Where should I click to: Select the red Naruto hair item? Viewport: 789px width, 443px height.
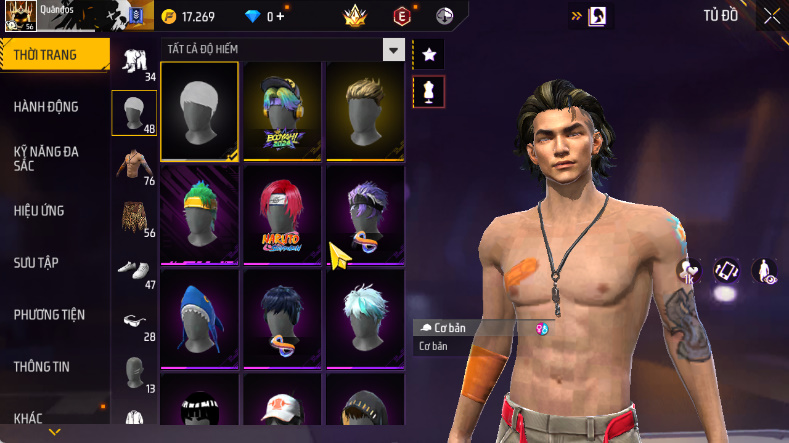pos(281,214)
